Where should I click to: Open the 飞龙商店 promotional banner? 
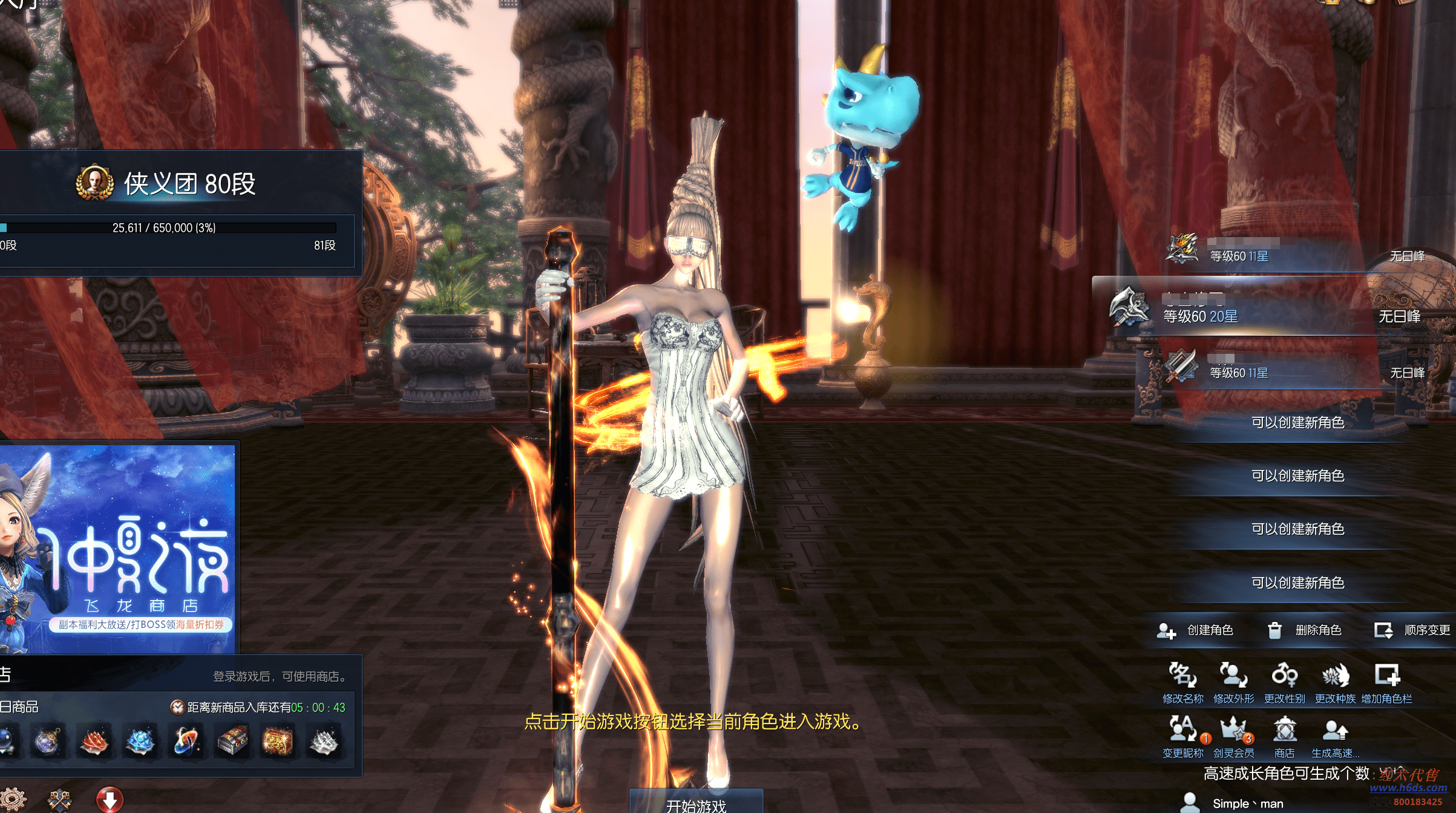point(118,547)
